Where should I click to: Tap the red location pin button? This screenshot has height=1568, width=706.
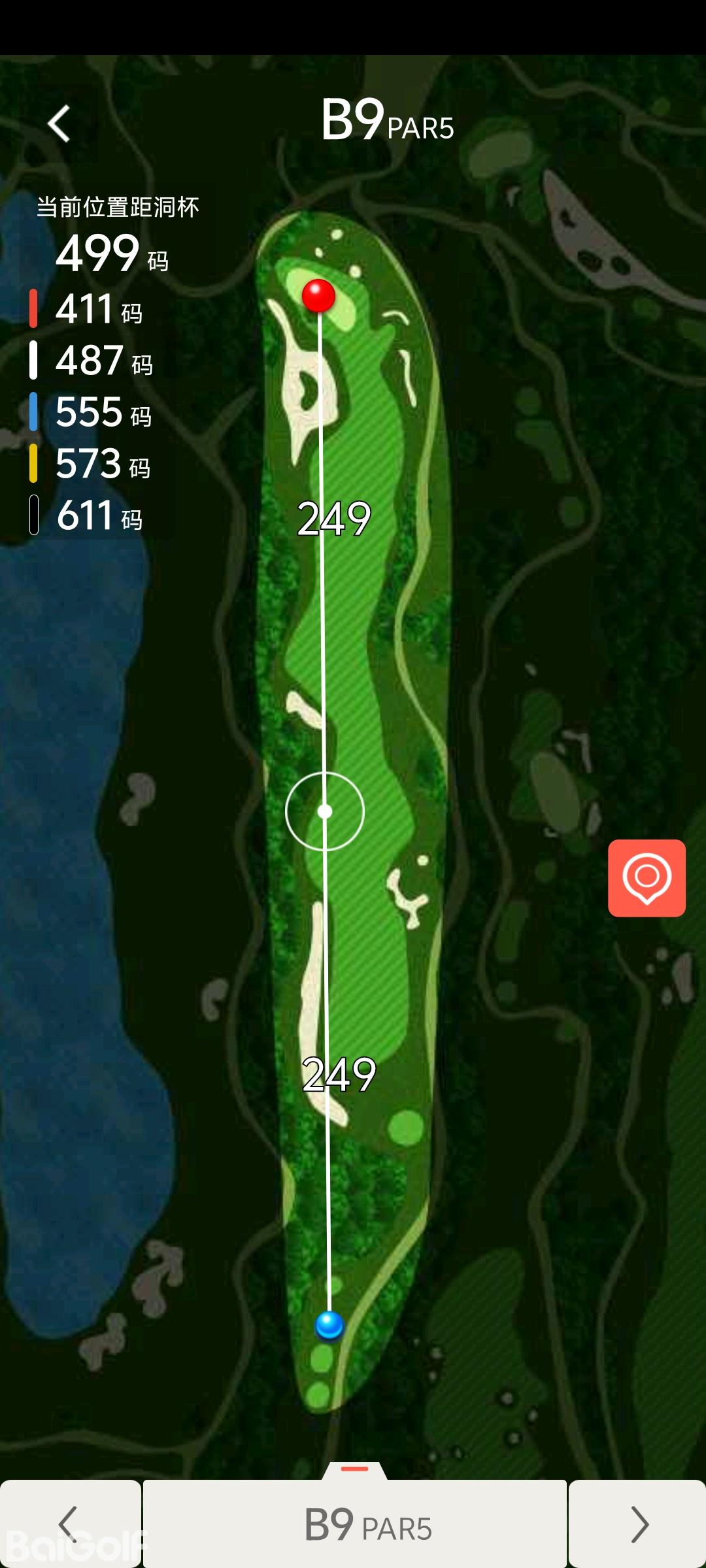(x=647, y=878)
